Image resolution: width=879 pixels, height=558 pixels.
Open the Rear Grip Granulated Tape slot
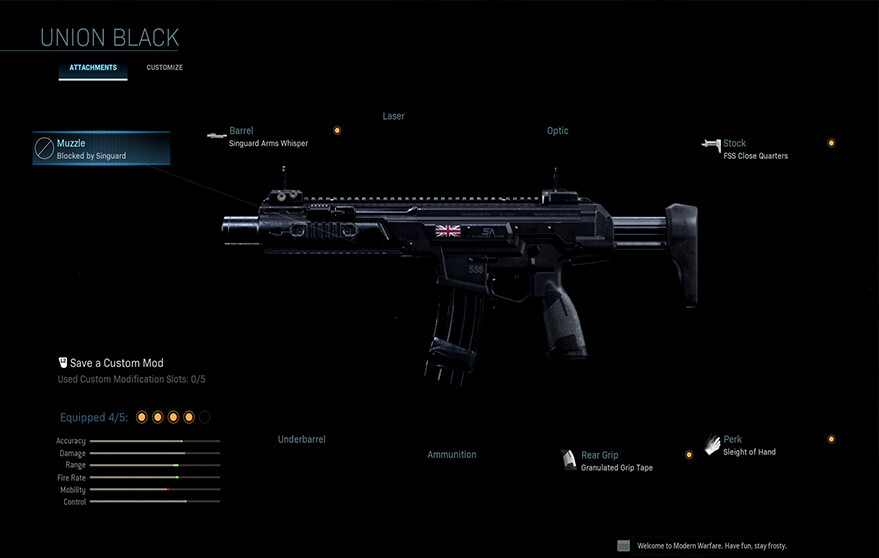[x=616, y=461]
